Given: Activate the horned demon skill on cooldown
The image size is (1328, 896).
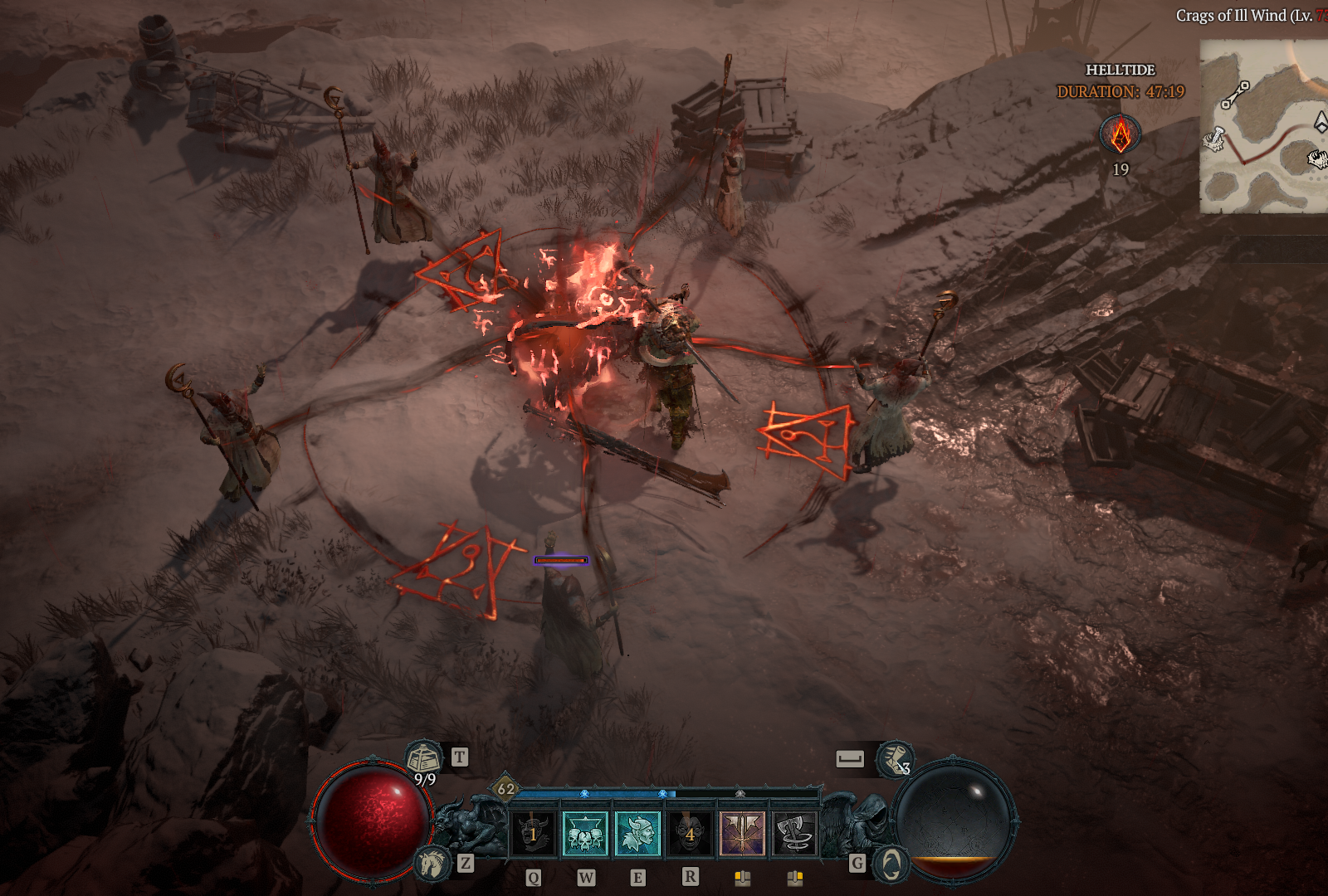Looking at the screenshot, I should 533,833.
